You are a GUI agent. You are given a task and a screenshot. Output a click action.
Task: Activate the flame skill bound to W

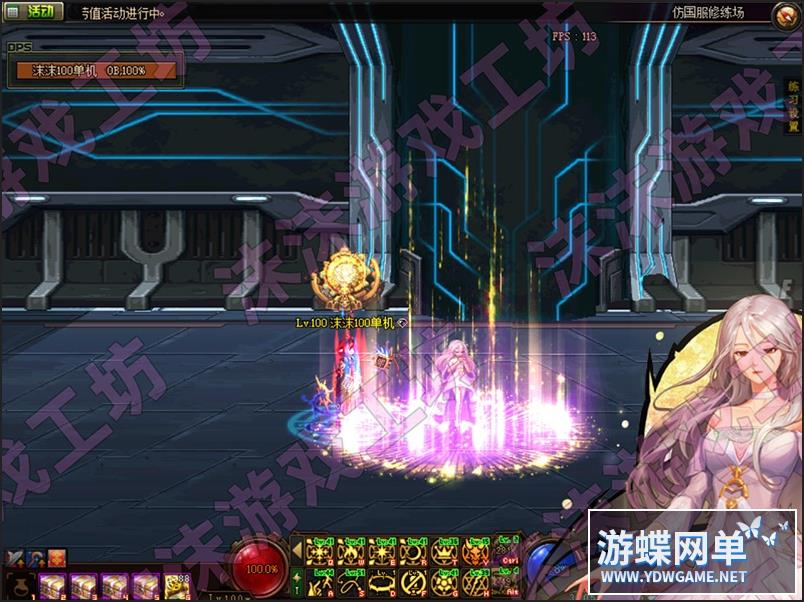(x=351, y=551)
